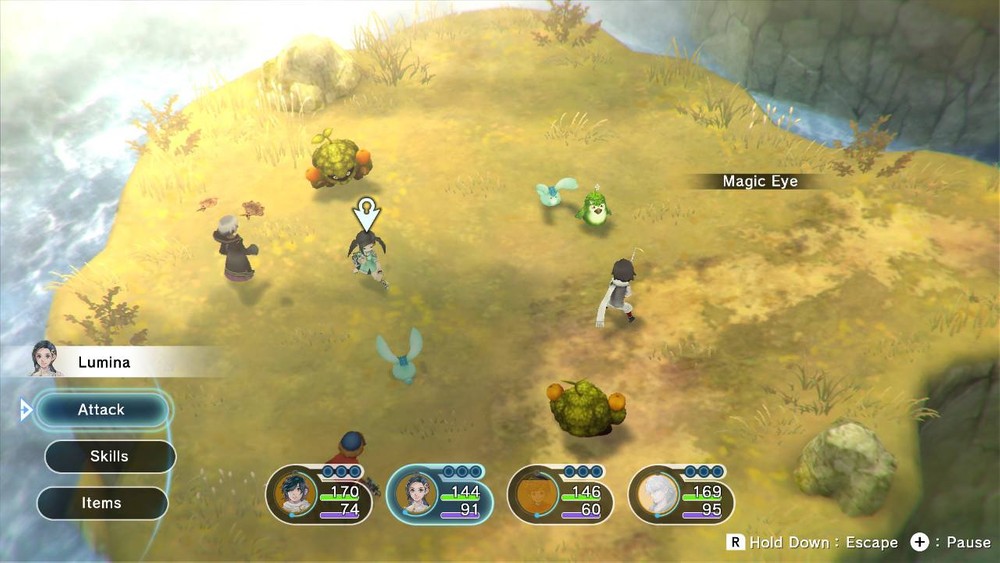Choose the Attack command
1000x563 pixels.
(x=102, y=410)
